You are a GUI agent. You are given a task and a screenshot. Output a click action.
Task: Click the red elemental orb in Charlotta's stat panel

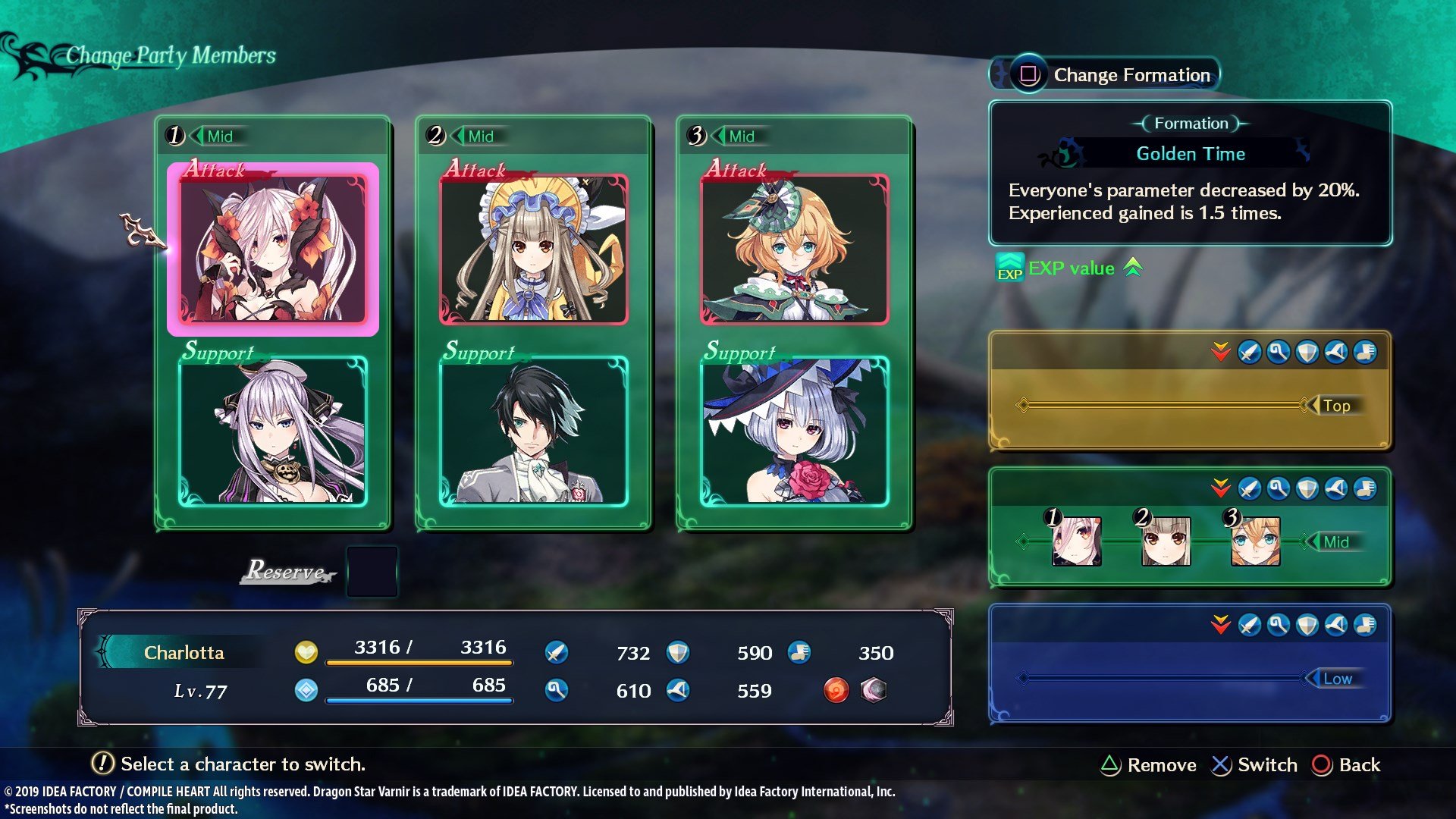[x=836, y=691]
